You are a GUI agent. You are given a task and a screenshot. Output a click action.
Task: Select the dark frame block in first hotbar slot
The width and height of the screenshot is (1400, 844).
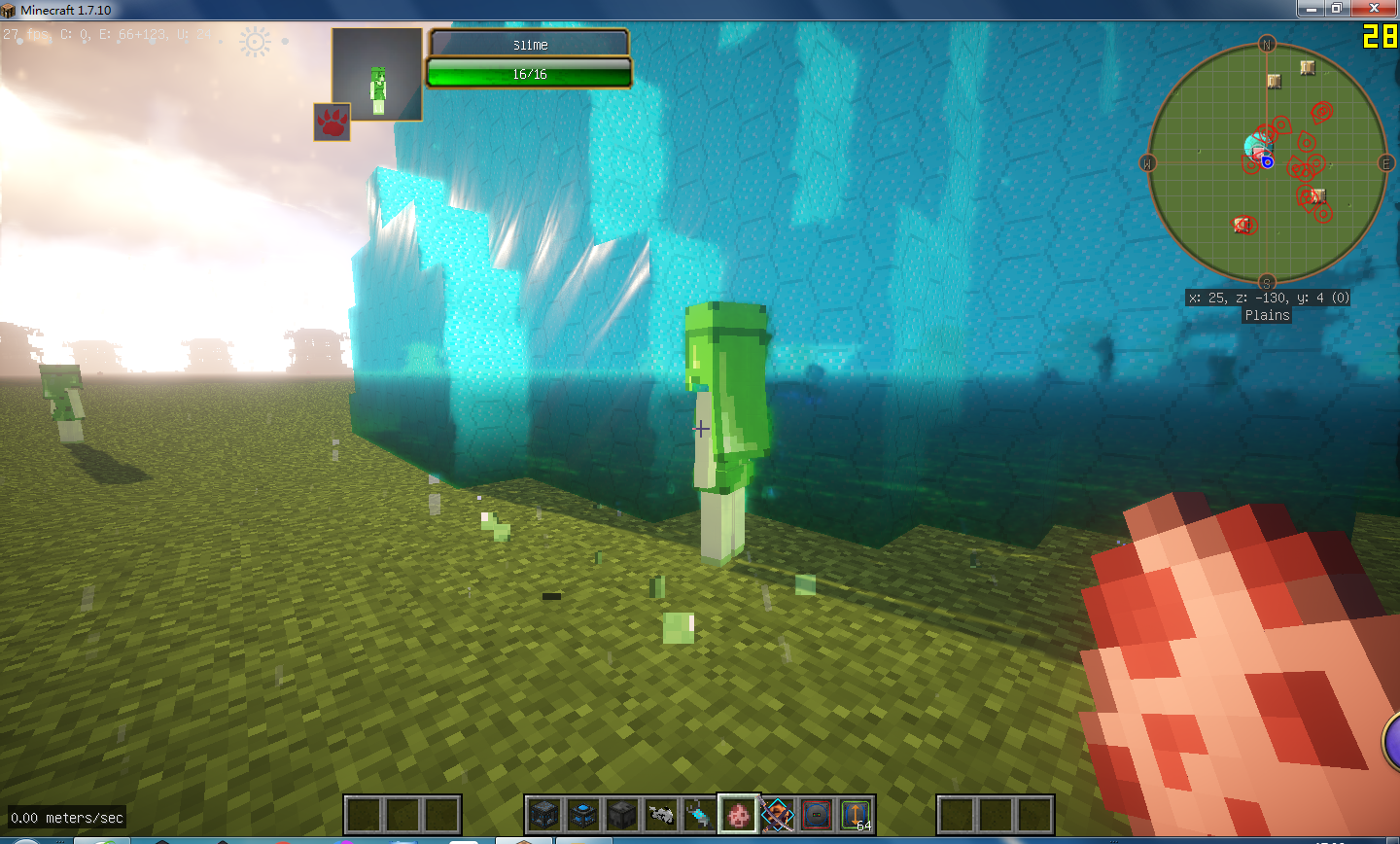click(543, 815)
